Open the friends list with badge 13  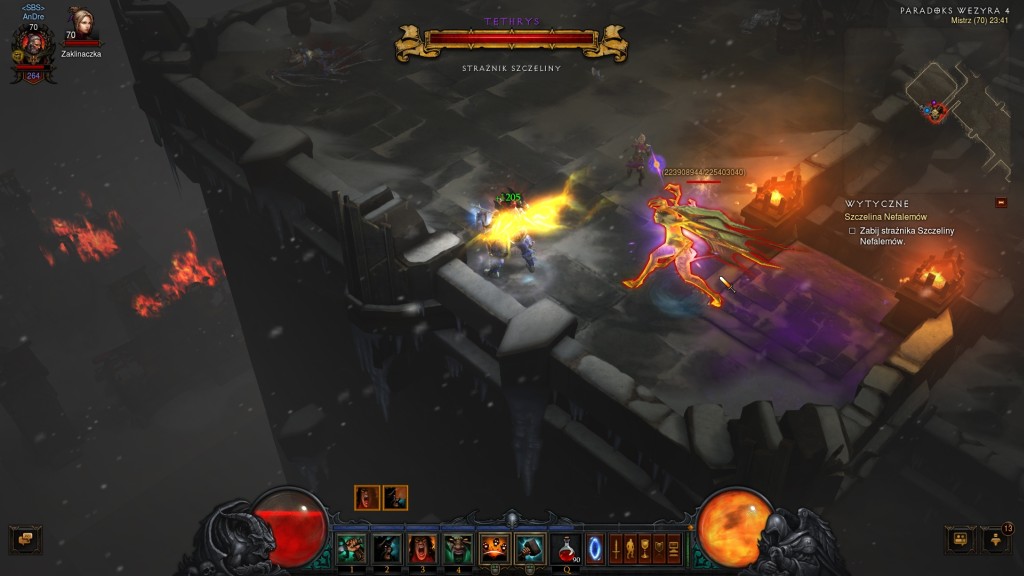click(x=997, y=540)
